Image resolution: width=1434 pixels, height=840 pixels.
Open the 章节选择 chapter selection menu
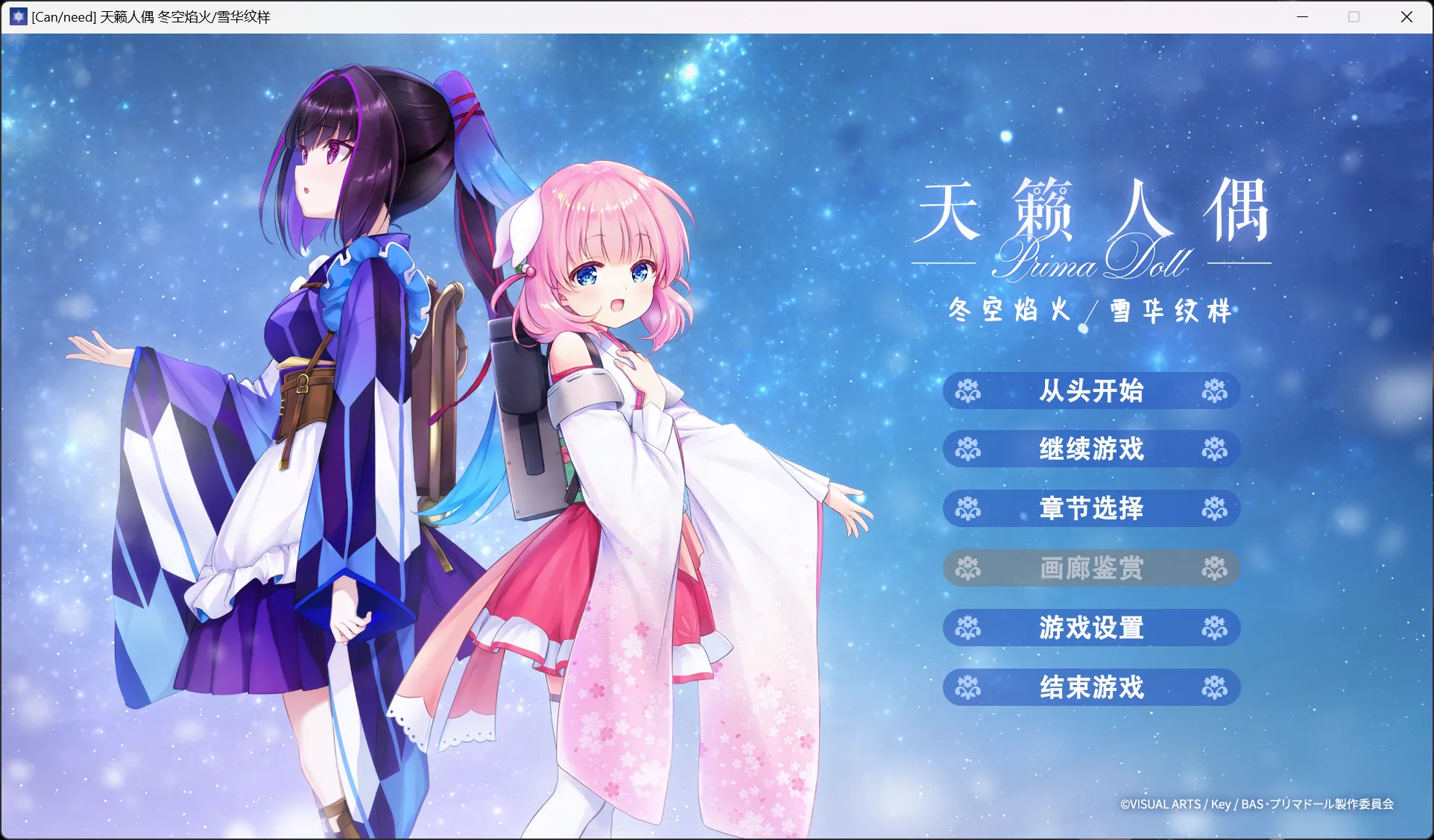1090,508
